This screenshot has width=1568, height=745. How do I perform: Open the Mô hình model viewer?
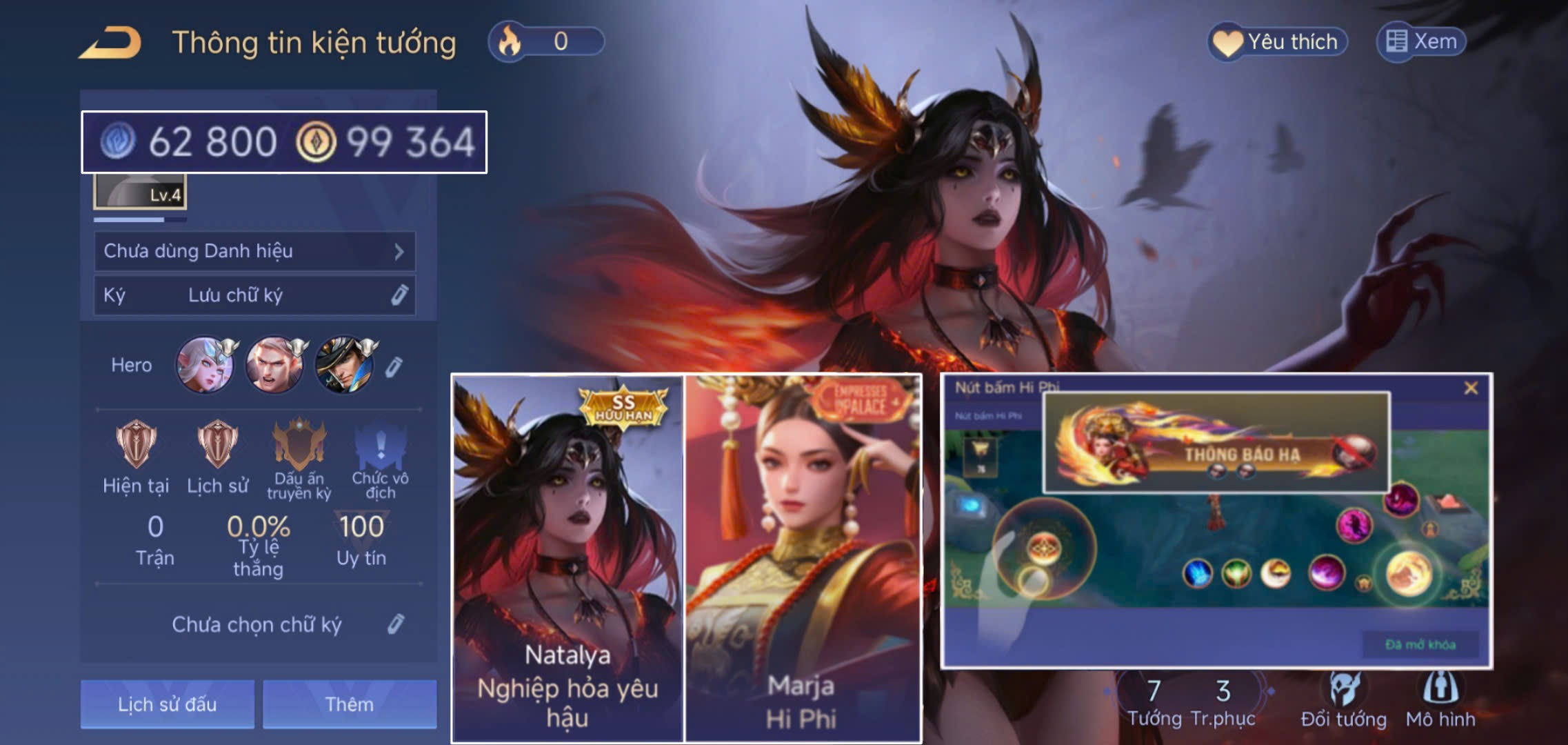tap(1440, 701)
